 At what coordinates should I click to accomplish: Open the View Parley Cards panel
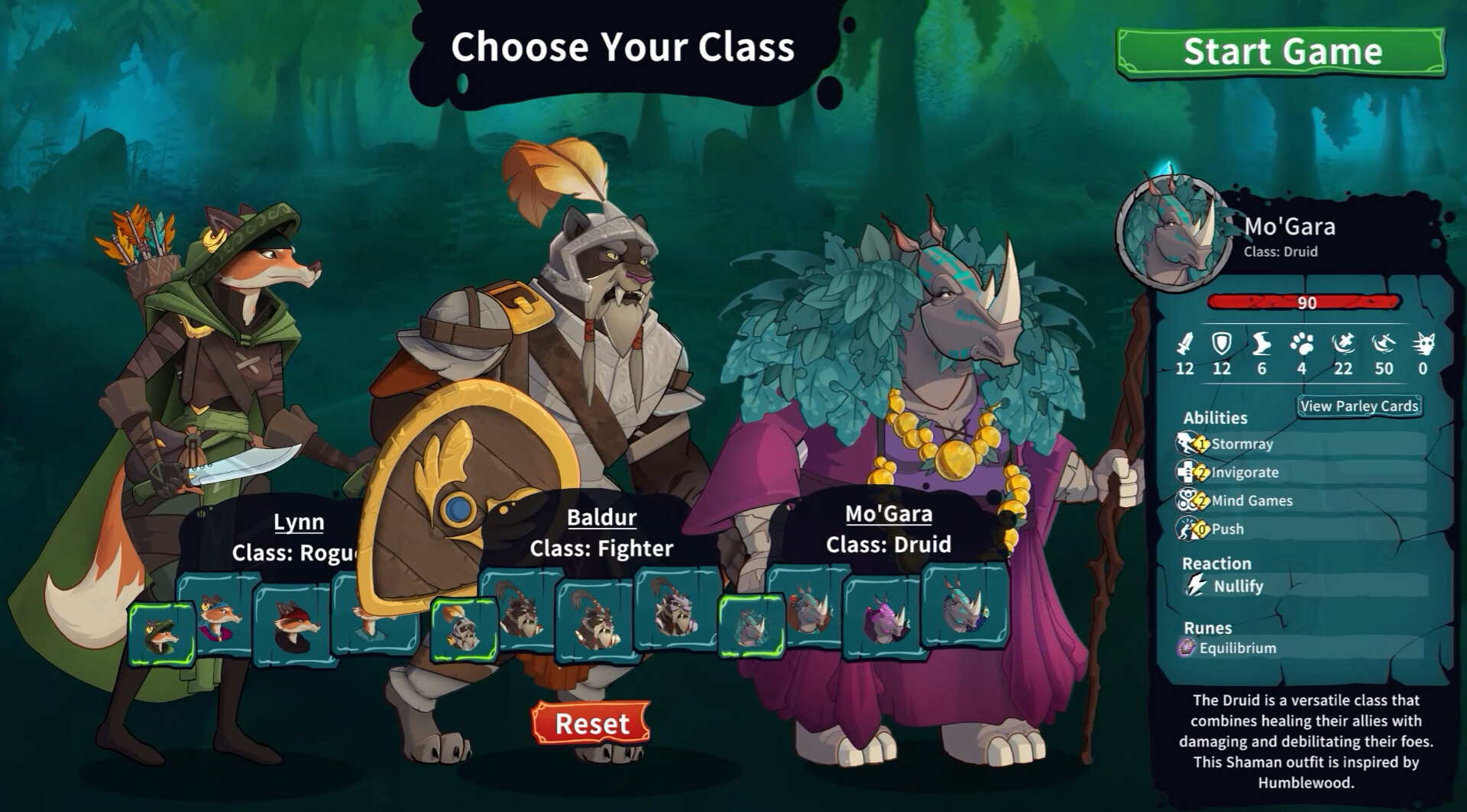(x=1359, y=406)
